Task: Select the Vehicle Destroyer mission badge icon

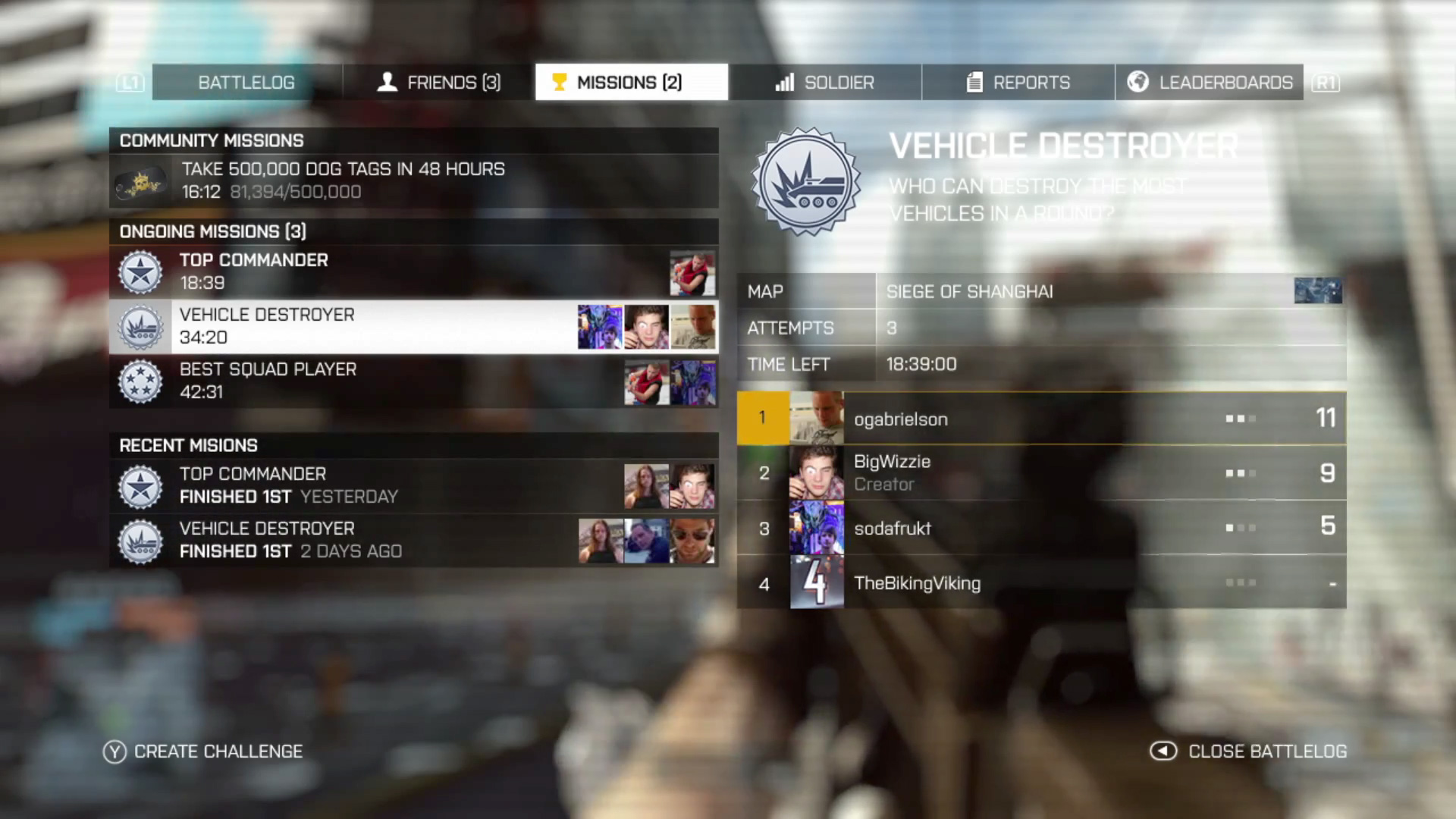Action: coord(140,326)
